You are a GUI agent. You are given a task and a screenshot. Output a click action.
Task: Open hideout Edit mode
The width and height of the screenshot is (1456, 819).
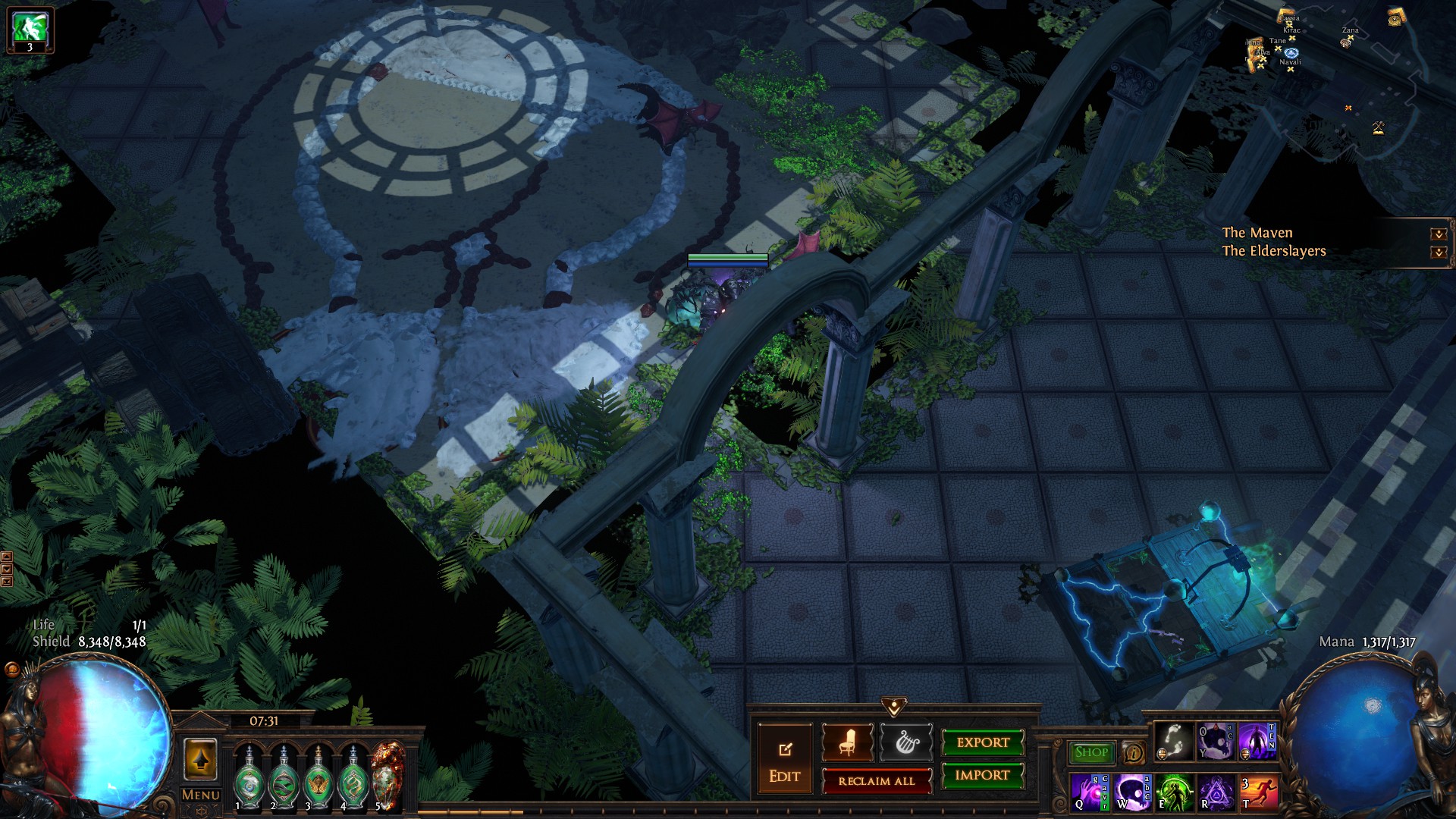784,761
